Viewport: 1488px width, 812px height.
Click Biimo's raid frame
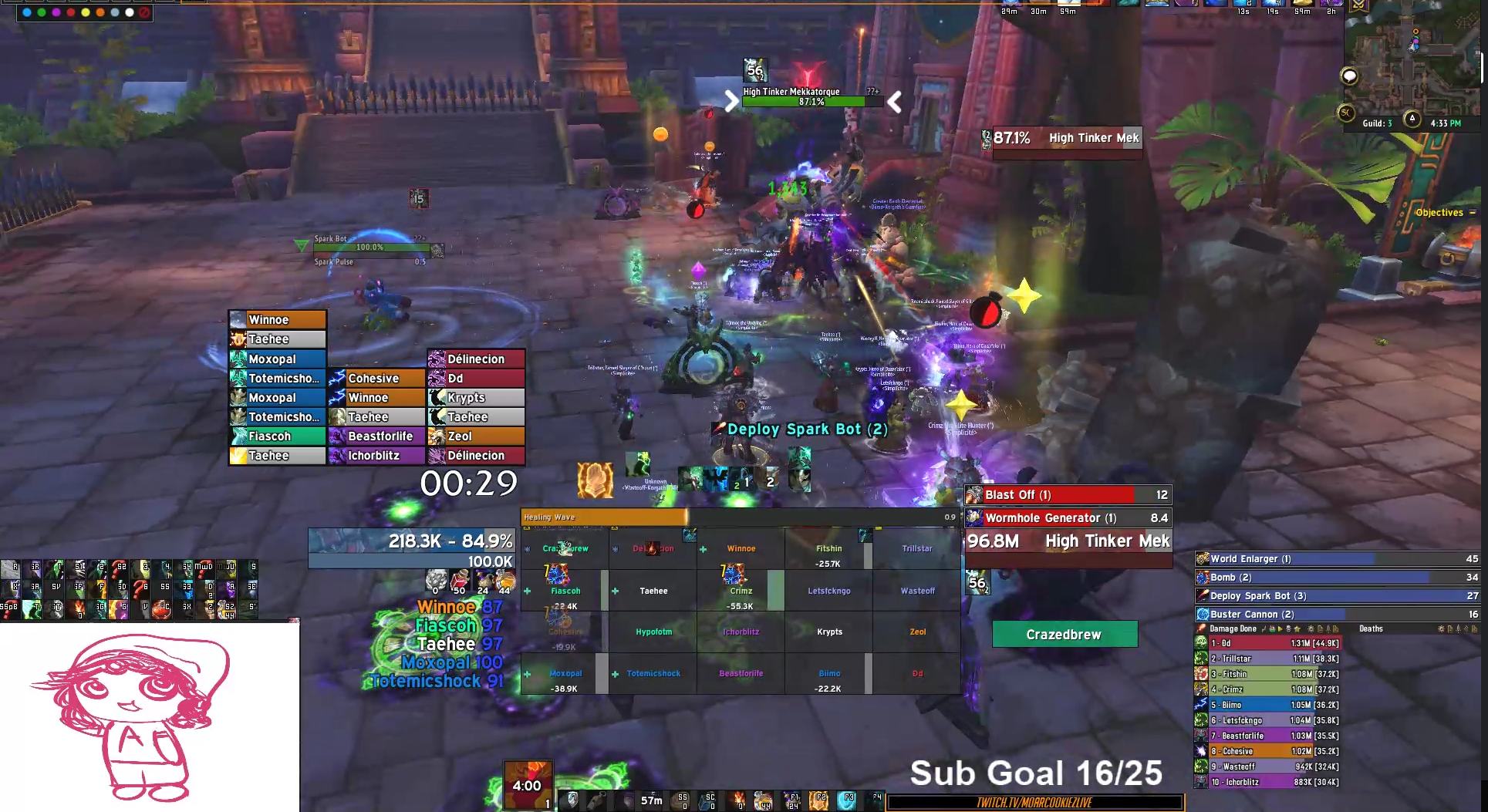pos(829,675)
